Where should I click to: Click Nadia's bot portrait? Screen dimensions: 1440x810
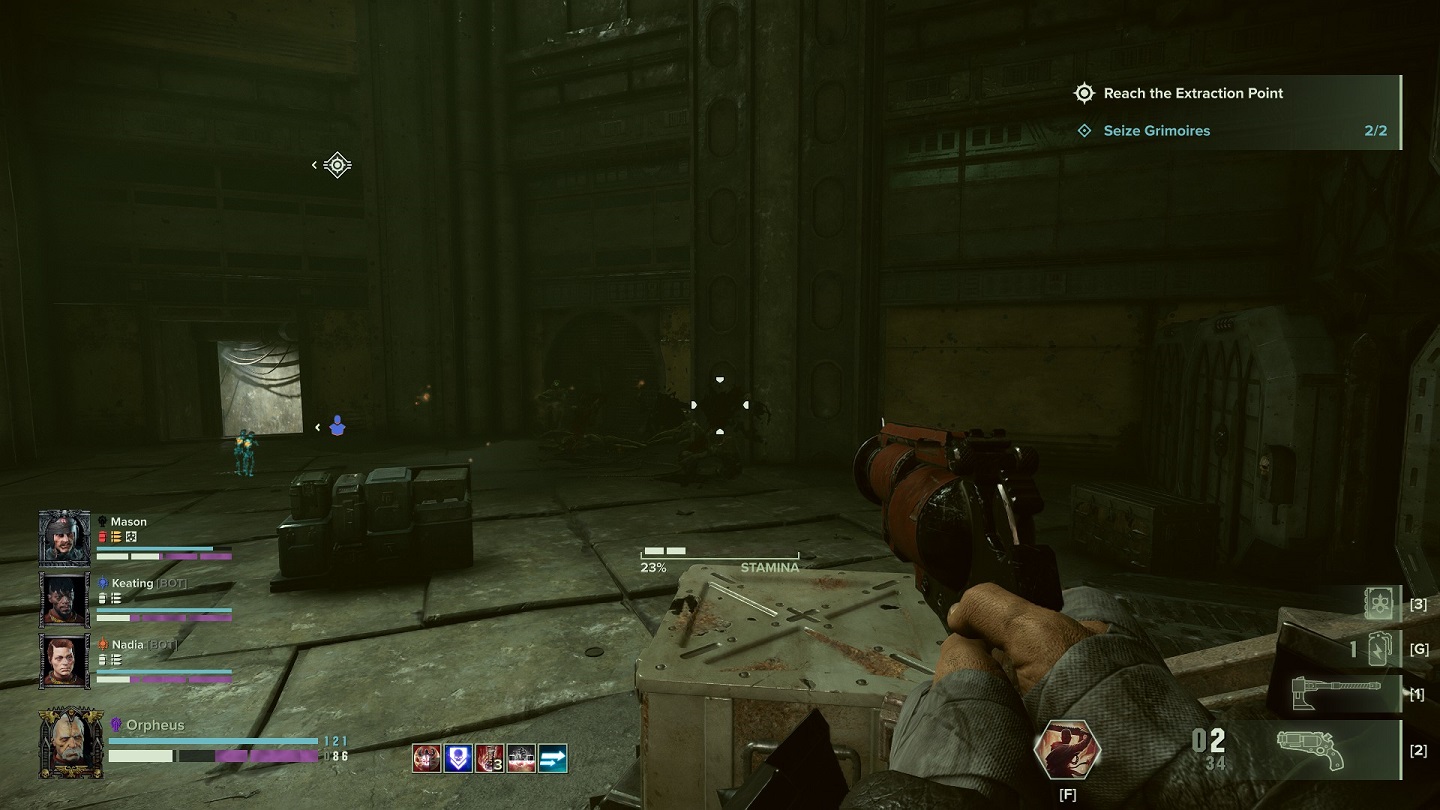[x=65, y=660]
